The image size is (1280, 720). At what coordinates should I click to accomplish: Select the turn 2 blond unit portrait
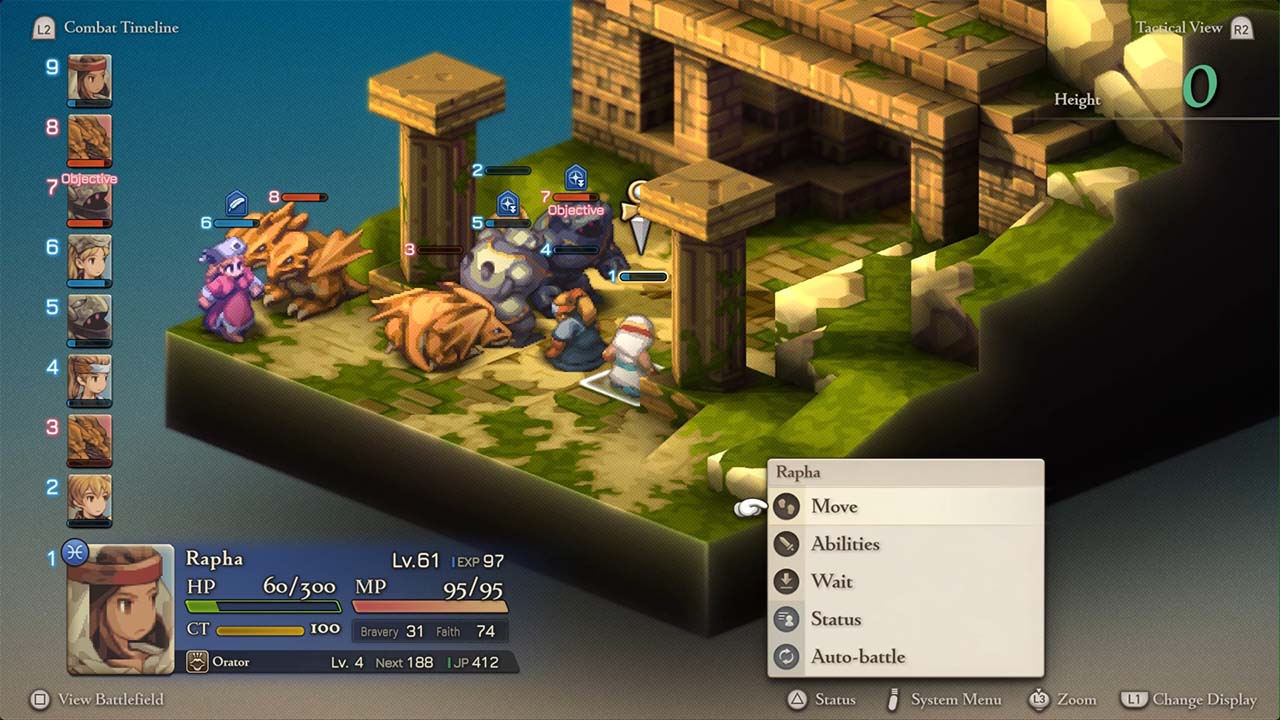pos(89,498)
